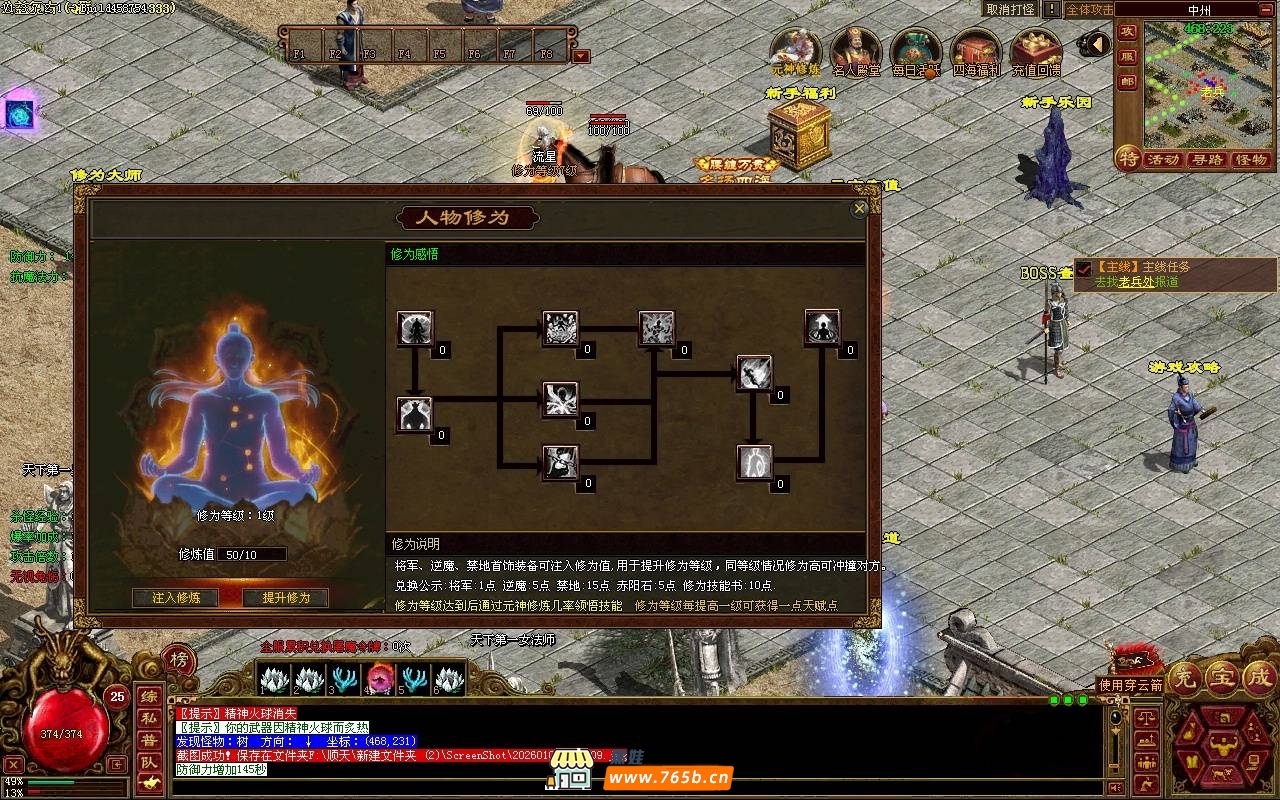Open the 每日活跃 daily activity icon
This screenshot has width=1280, height=800.
pos(916,52)
